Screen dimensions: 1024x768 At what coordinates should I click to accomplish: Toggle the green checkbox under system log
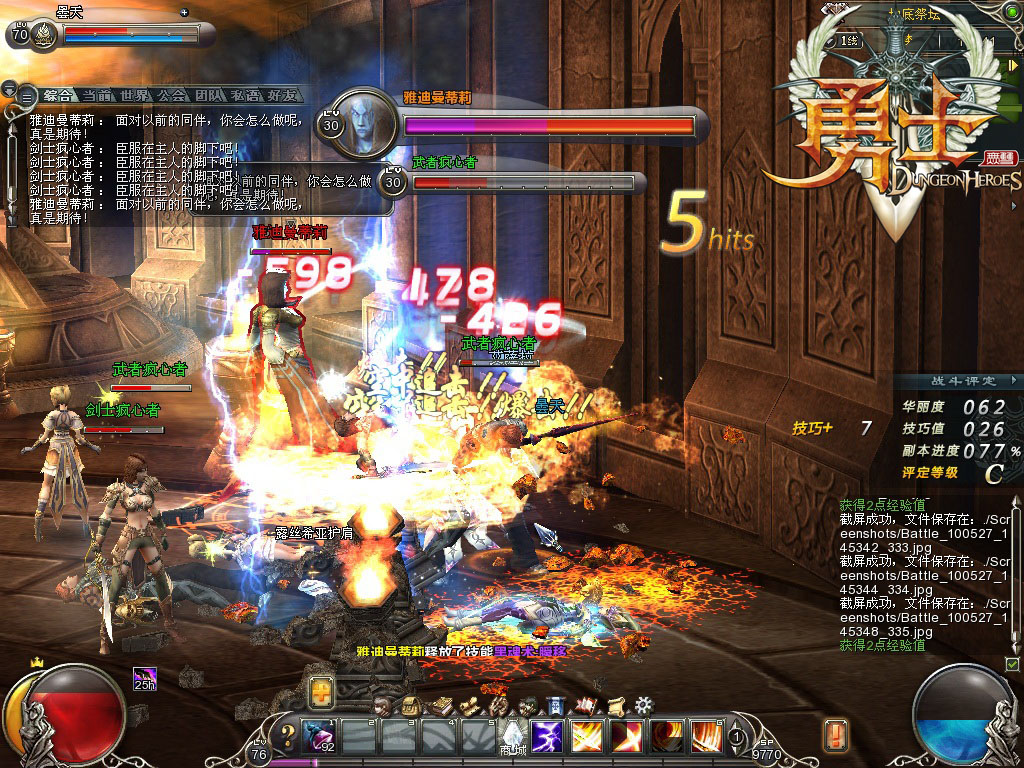pyautogui.click(x=1012, y=664)
